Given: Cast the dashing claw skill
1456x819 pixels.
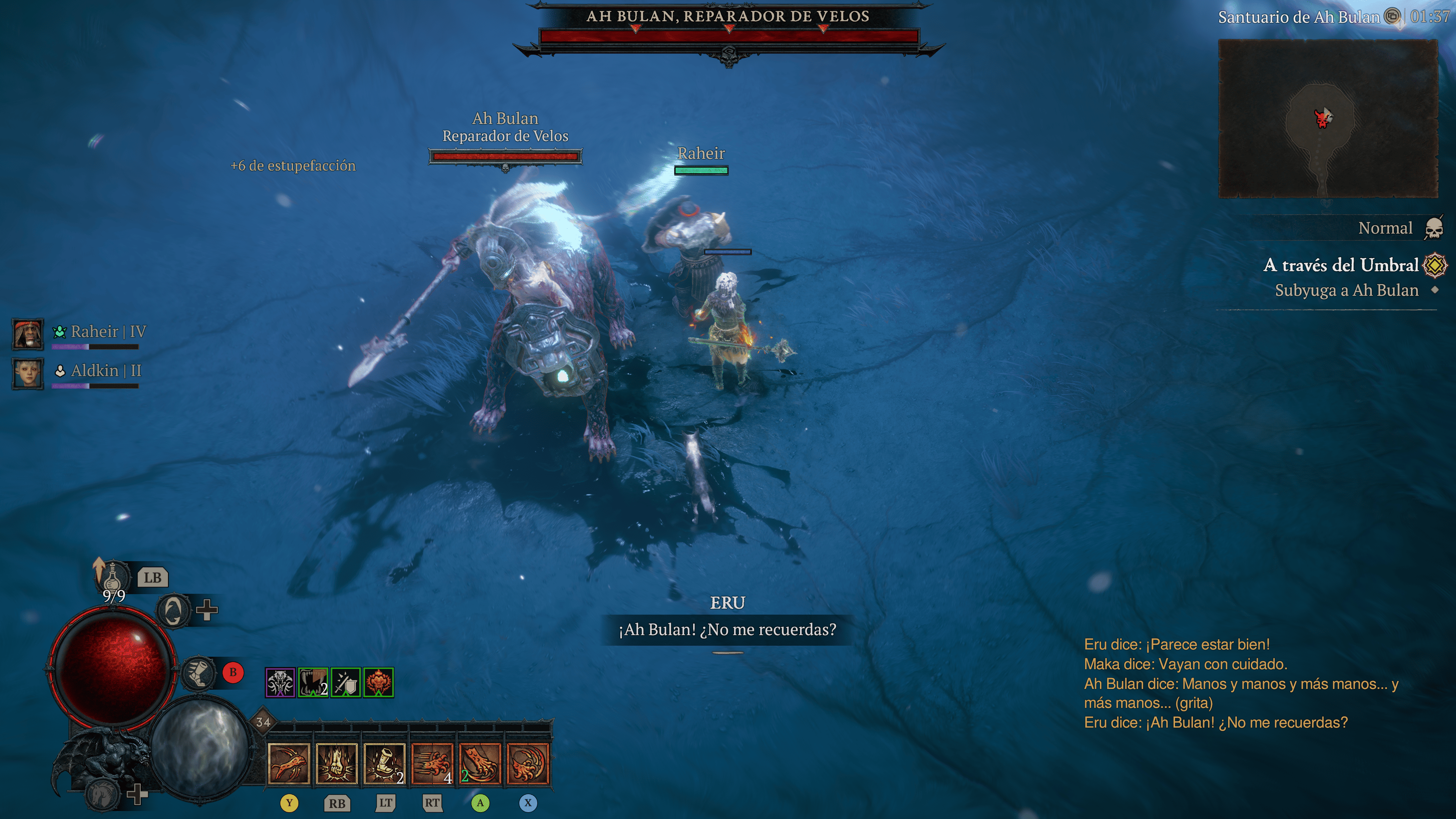Looking at the screenshot, I should tap(432, 764).
